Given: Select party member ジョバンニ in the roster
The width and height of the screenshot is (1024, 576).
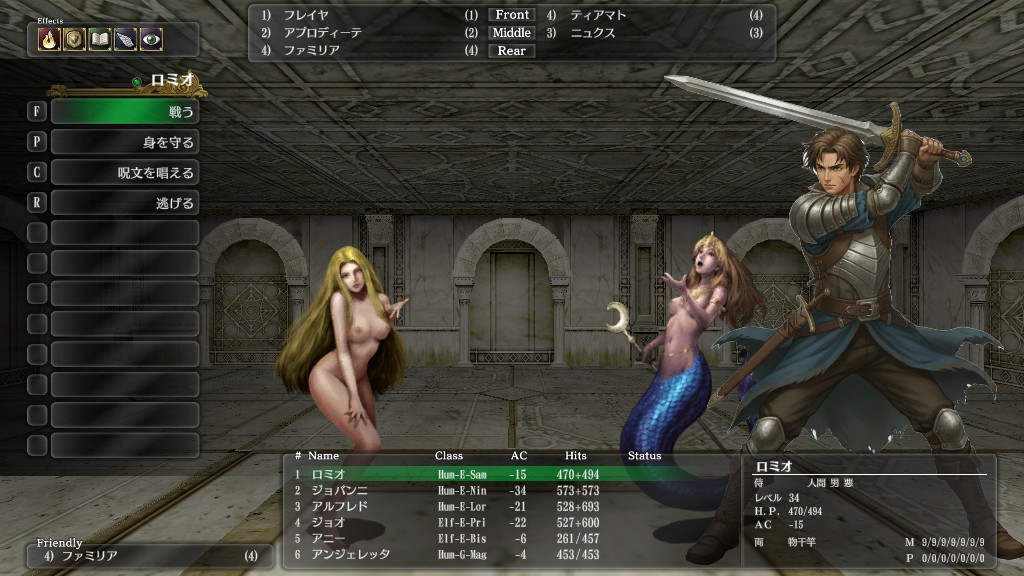Looking at the screenshot, I should click(338, 490).
